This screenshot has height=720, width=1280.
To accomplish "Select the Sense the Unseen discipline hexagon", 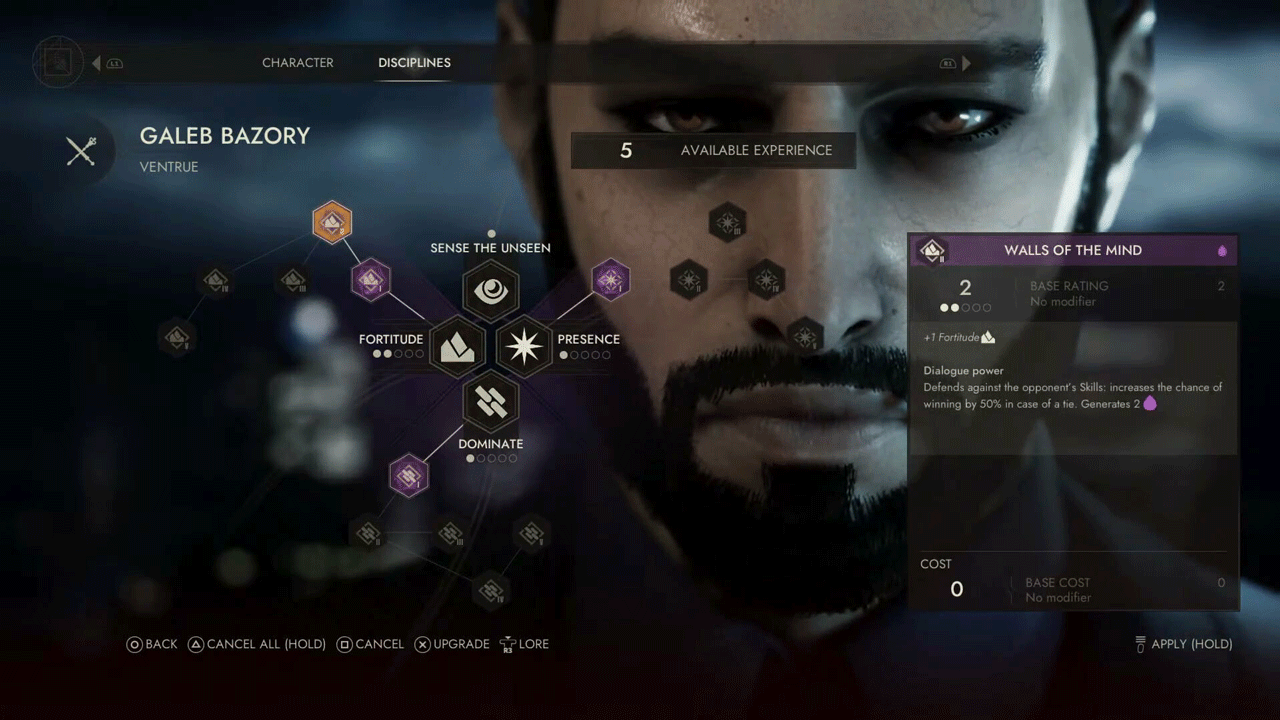I will 490,290.
